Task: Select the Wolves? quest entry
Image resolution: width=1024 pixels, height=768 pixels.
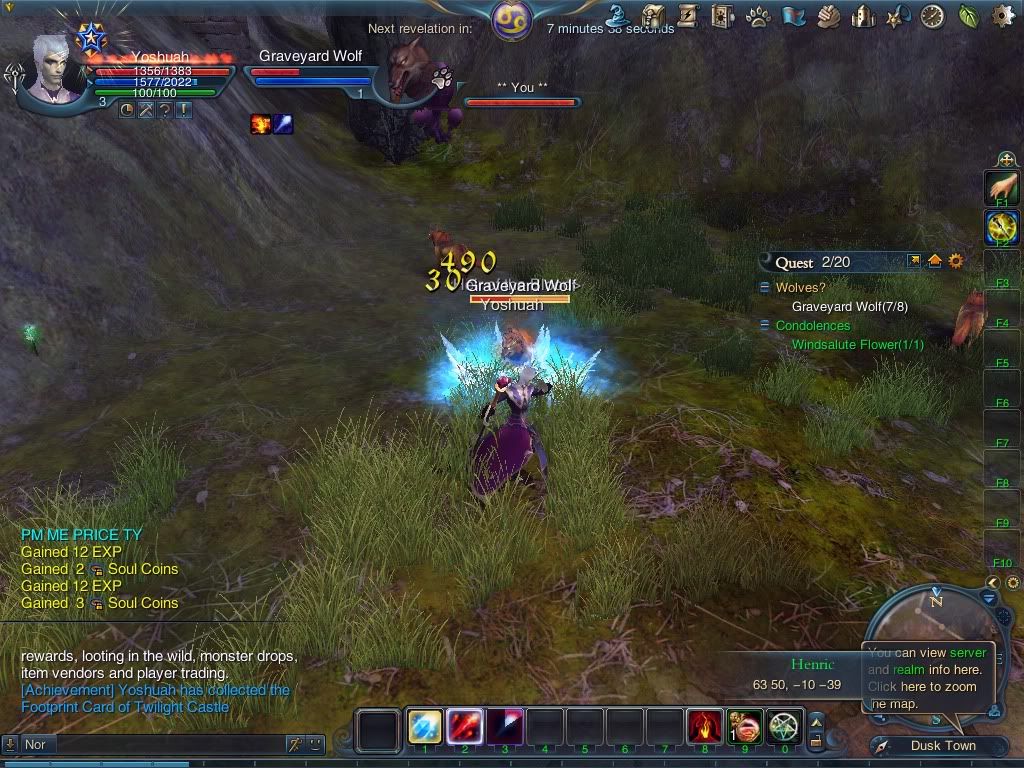Action: [800, 288]
